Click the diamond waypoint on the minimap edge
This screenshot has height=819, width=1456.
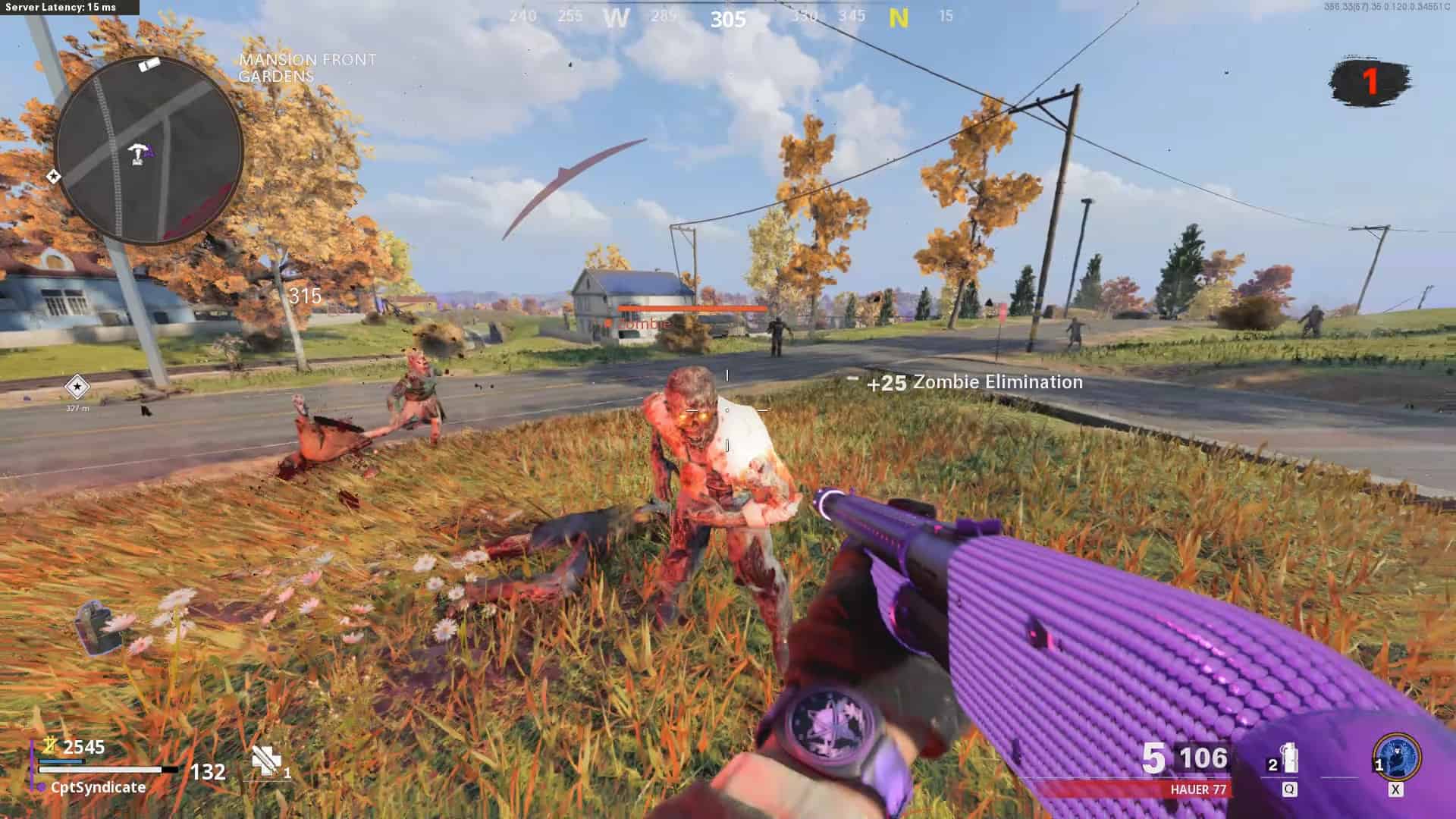point(53,177)
